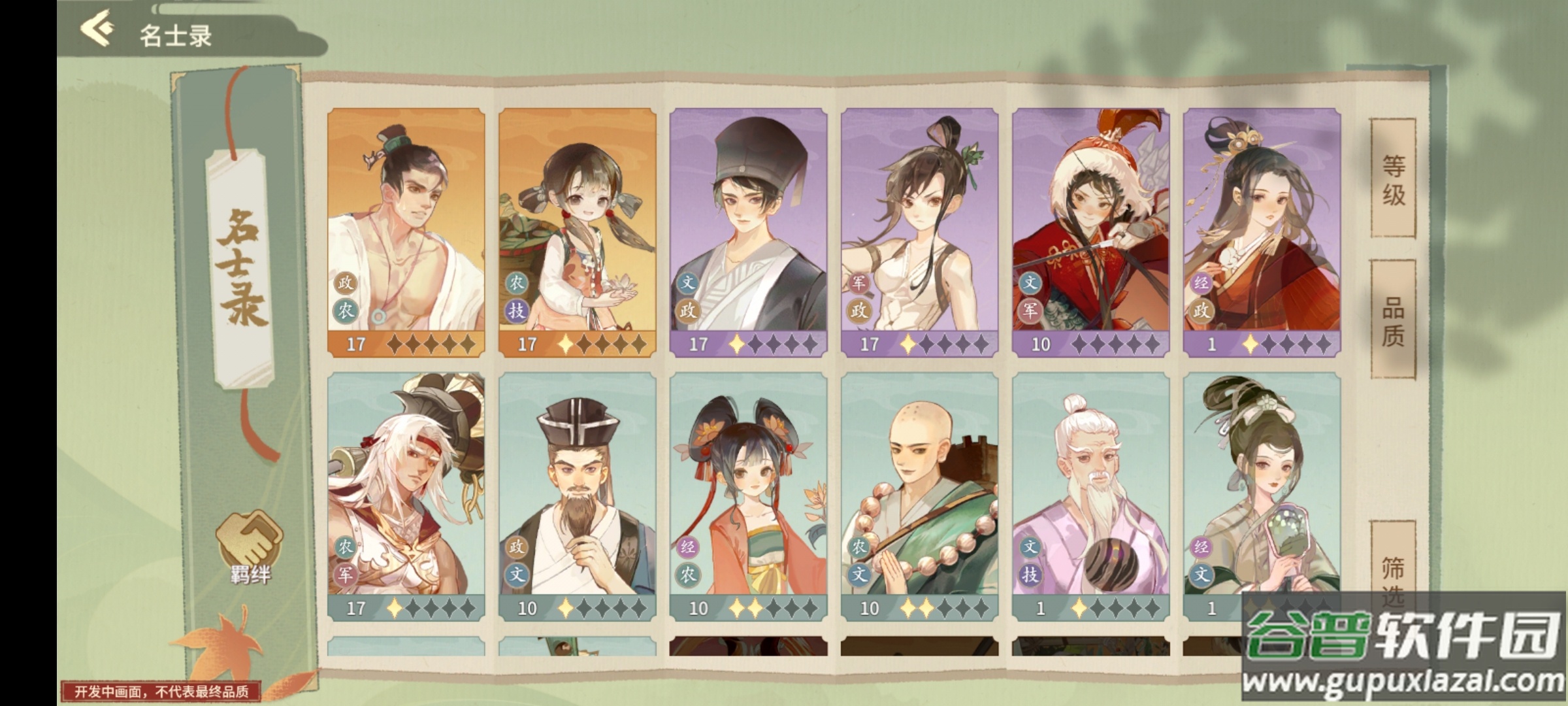Select the girl with twin hair buns card

[x=748, y=496]
